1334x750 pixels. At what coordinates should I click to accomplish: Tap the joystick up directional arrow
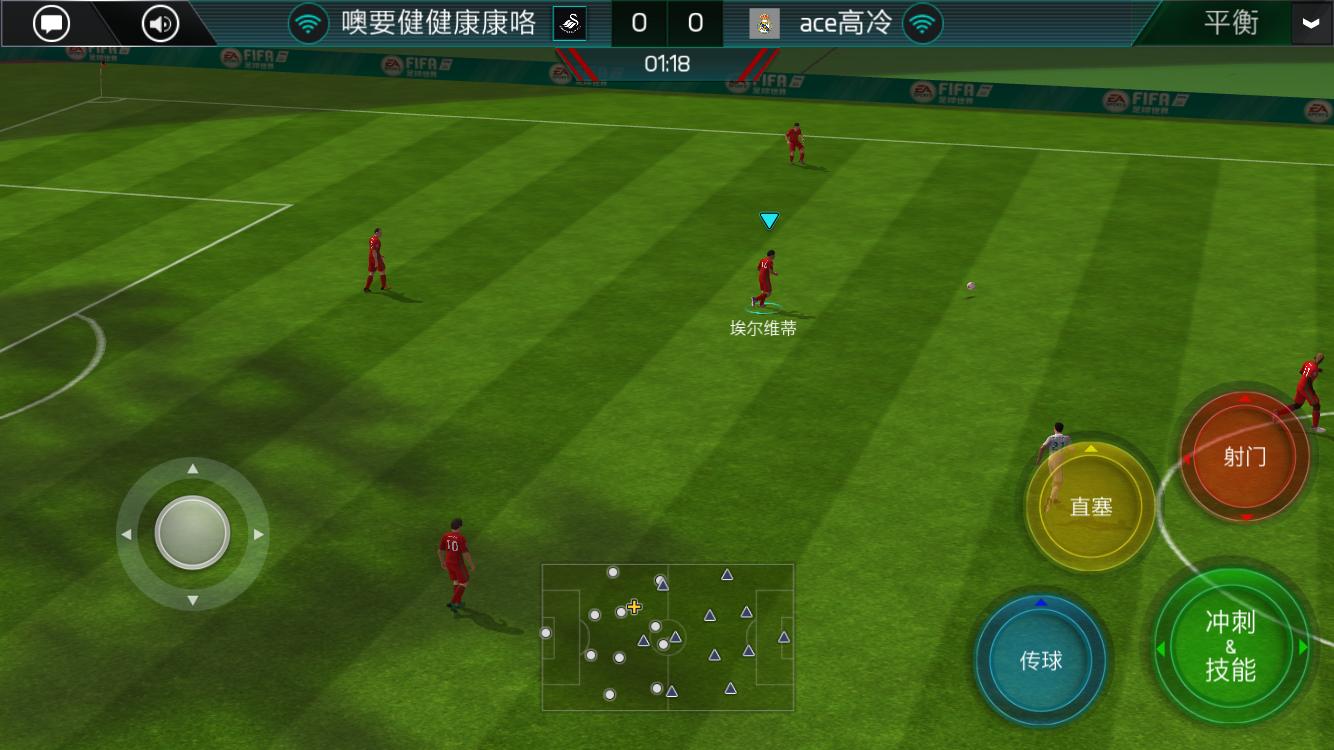tap(193, 466)
